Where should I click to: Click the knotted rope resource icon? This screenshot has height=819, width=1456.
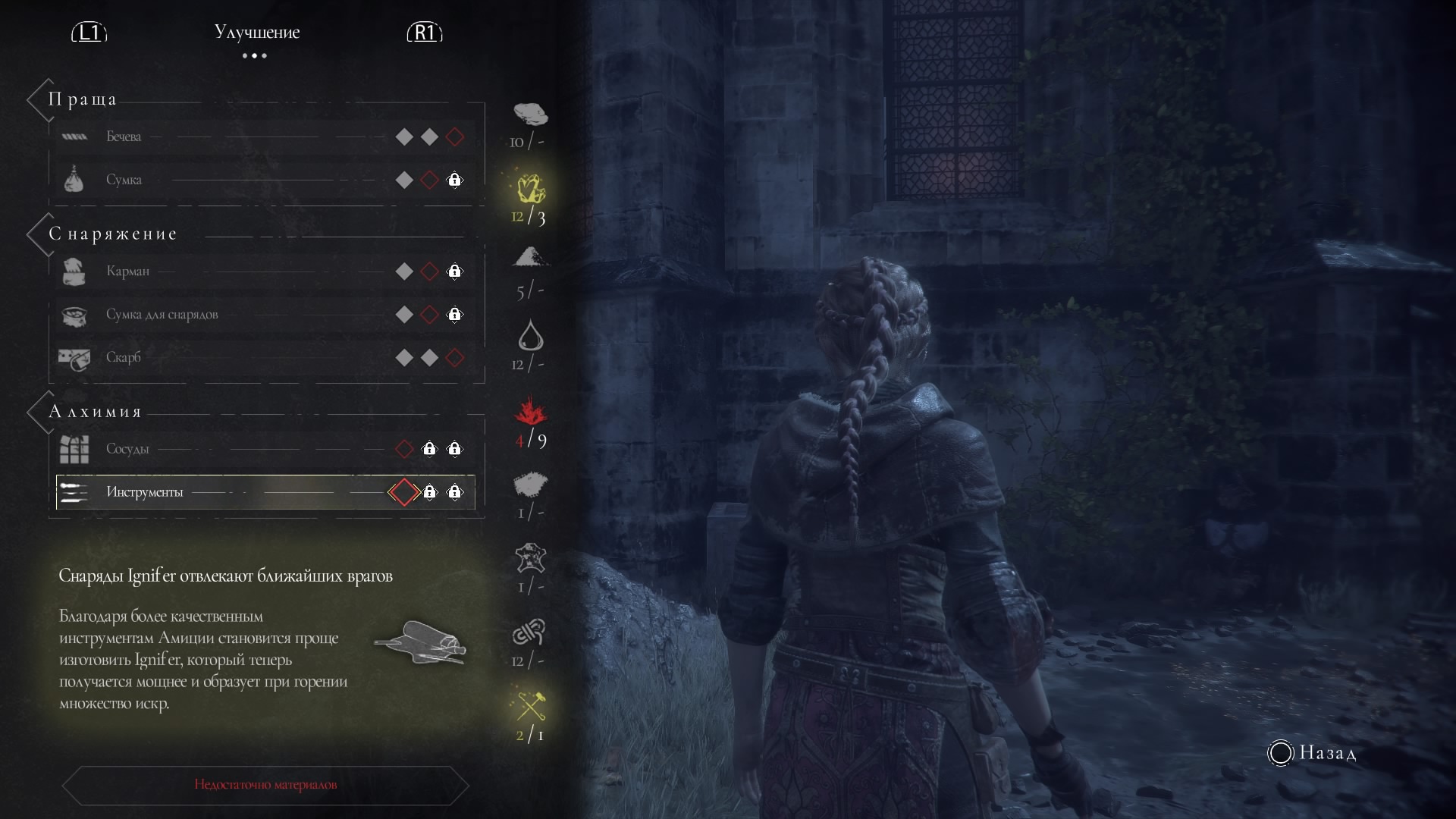click(530, 632)
